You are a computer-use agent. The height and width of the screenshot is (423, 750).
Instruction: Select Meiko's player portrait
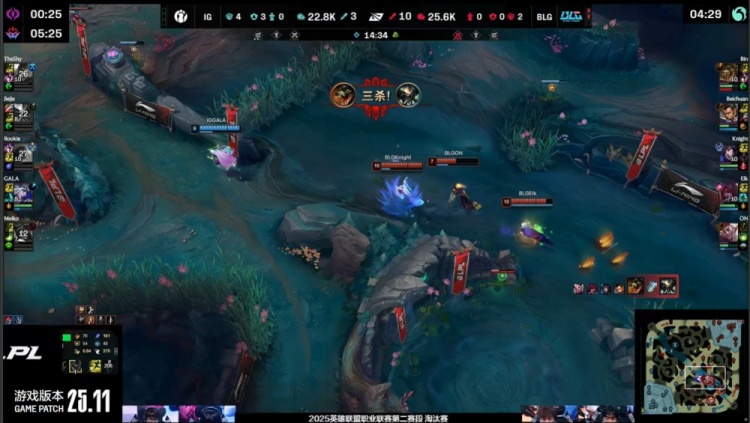[22, 233]
